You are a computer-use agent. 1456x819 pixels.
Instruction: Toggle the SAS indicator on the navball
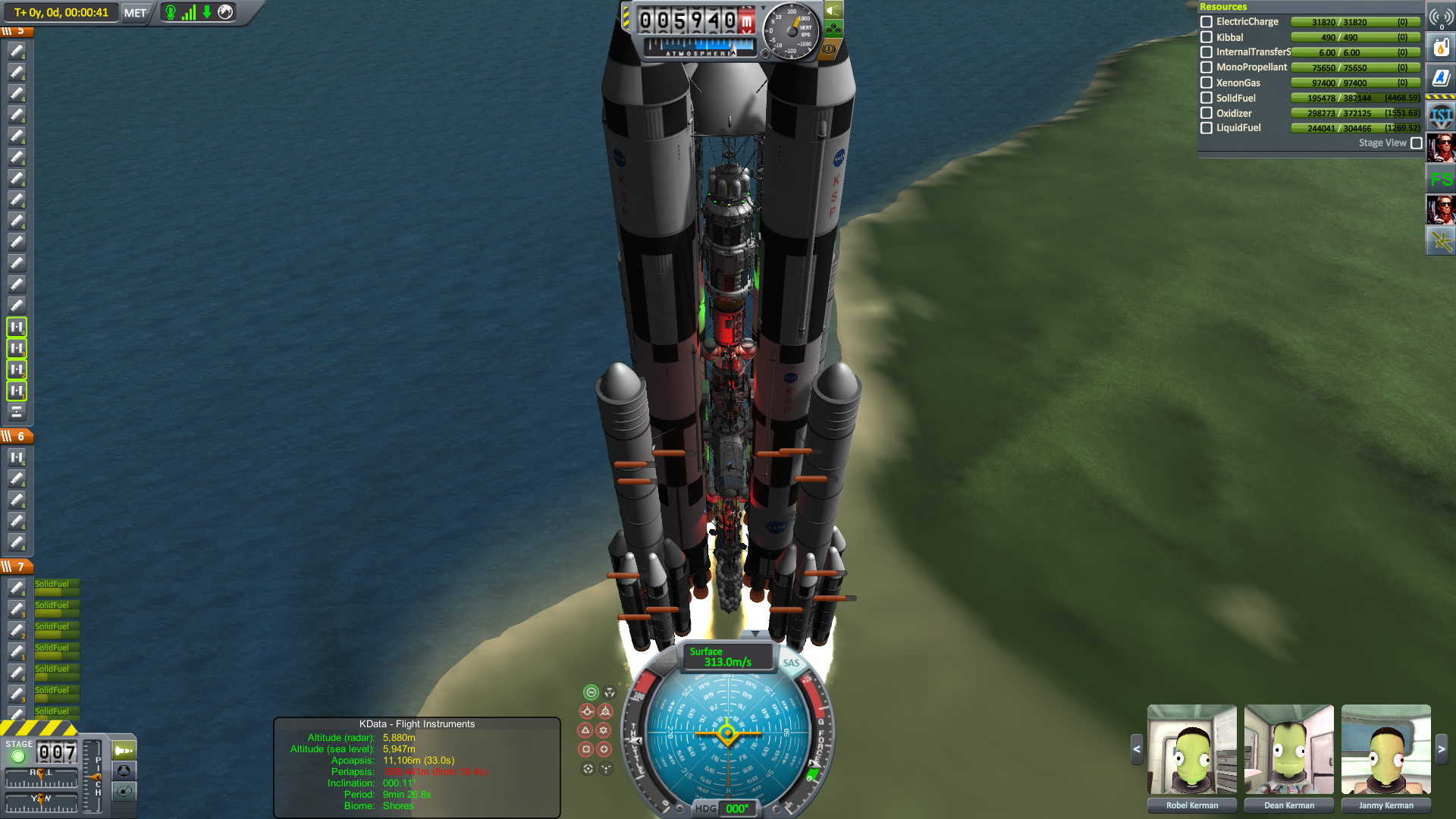point(791,663)
